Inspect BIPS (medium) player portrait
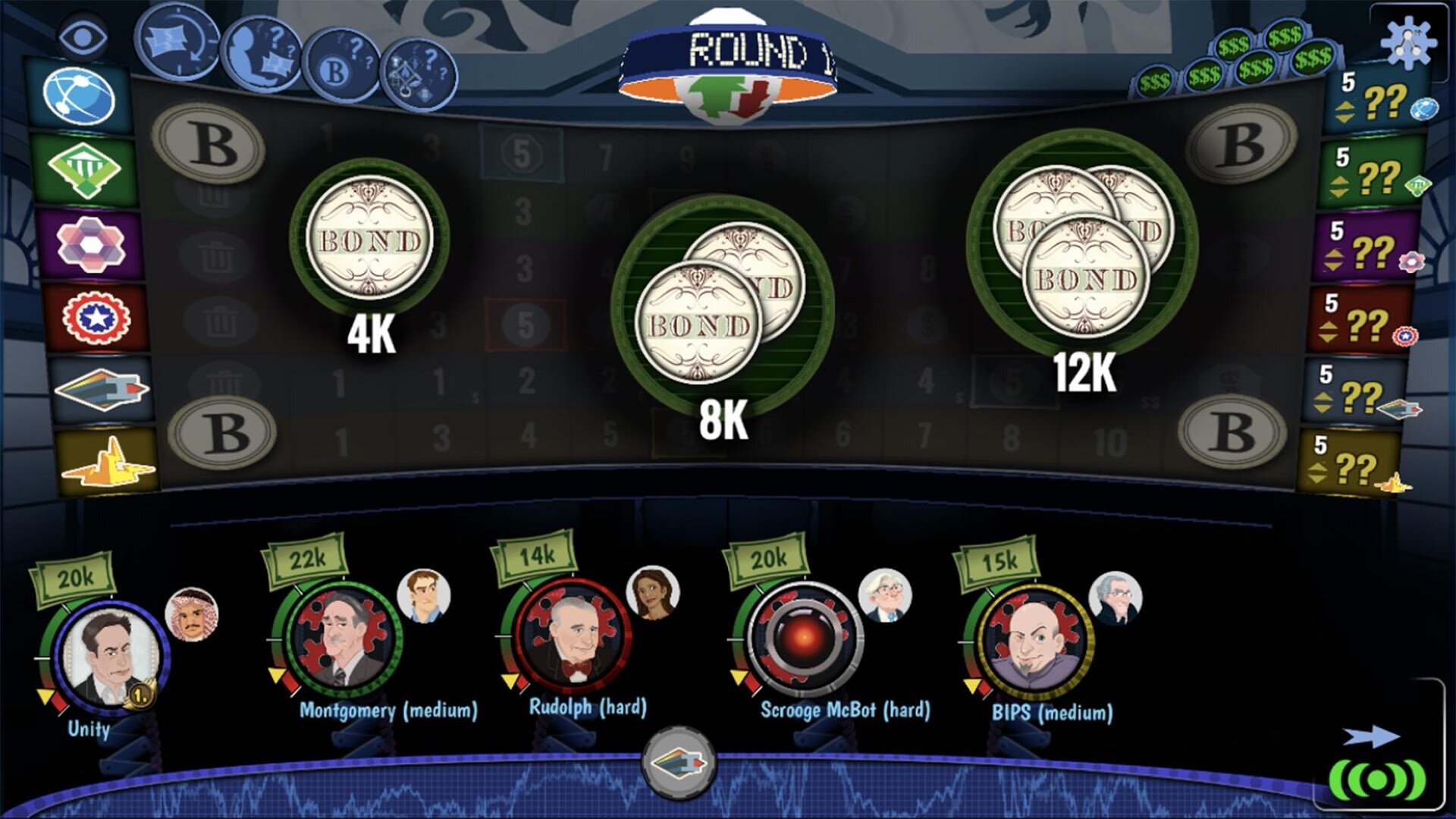The image size is (1456, 819). pos(1034,642)
